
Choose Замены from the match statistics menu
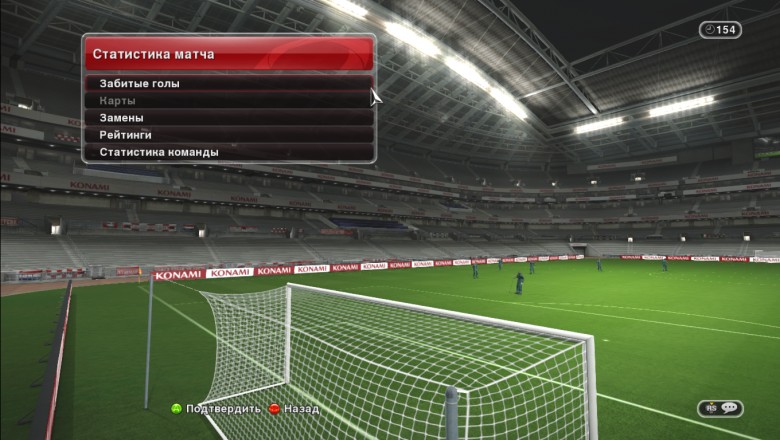(229, 118)
